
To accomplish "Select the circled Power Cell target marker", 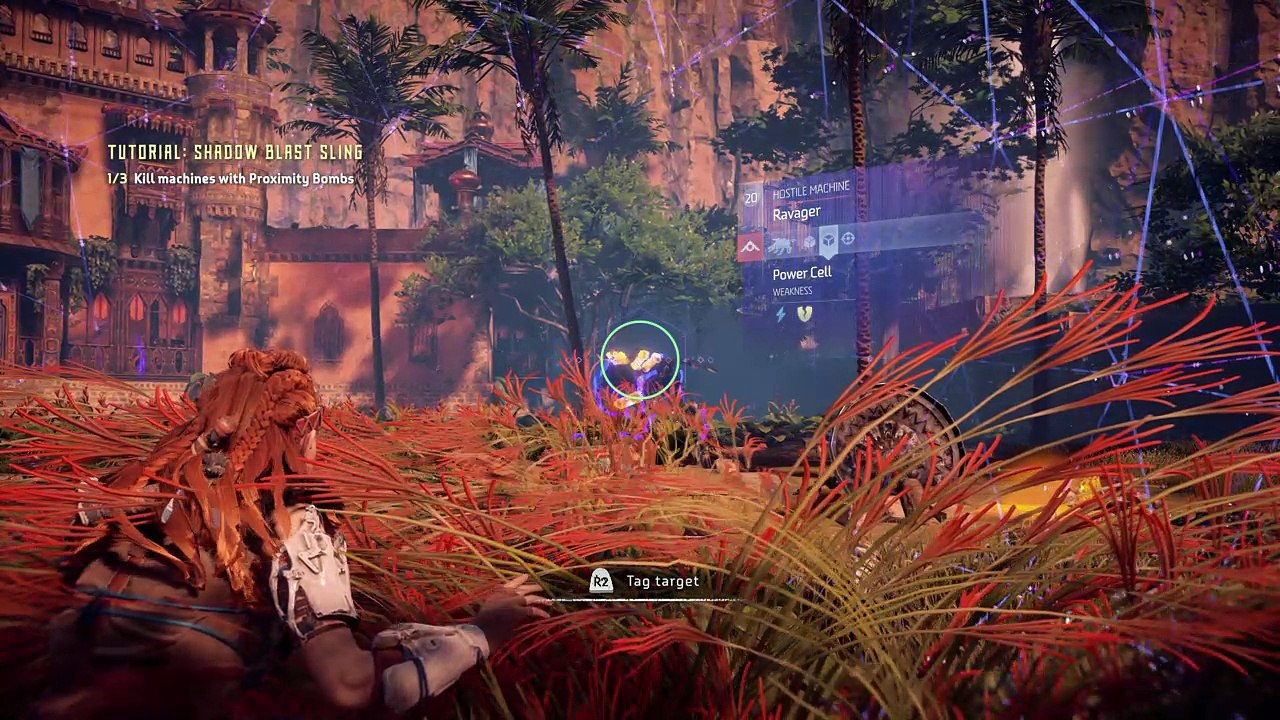I will coord(640,360).
